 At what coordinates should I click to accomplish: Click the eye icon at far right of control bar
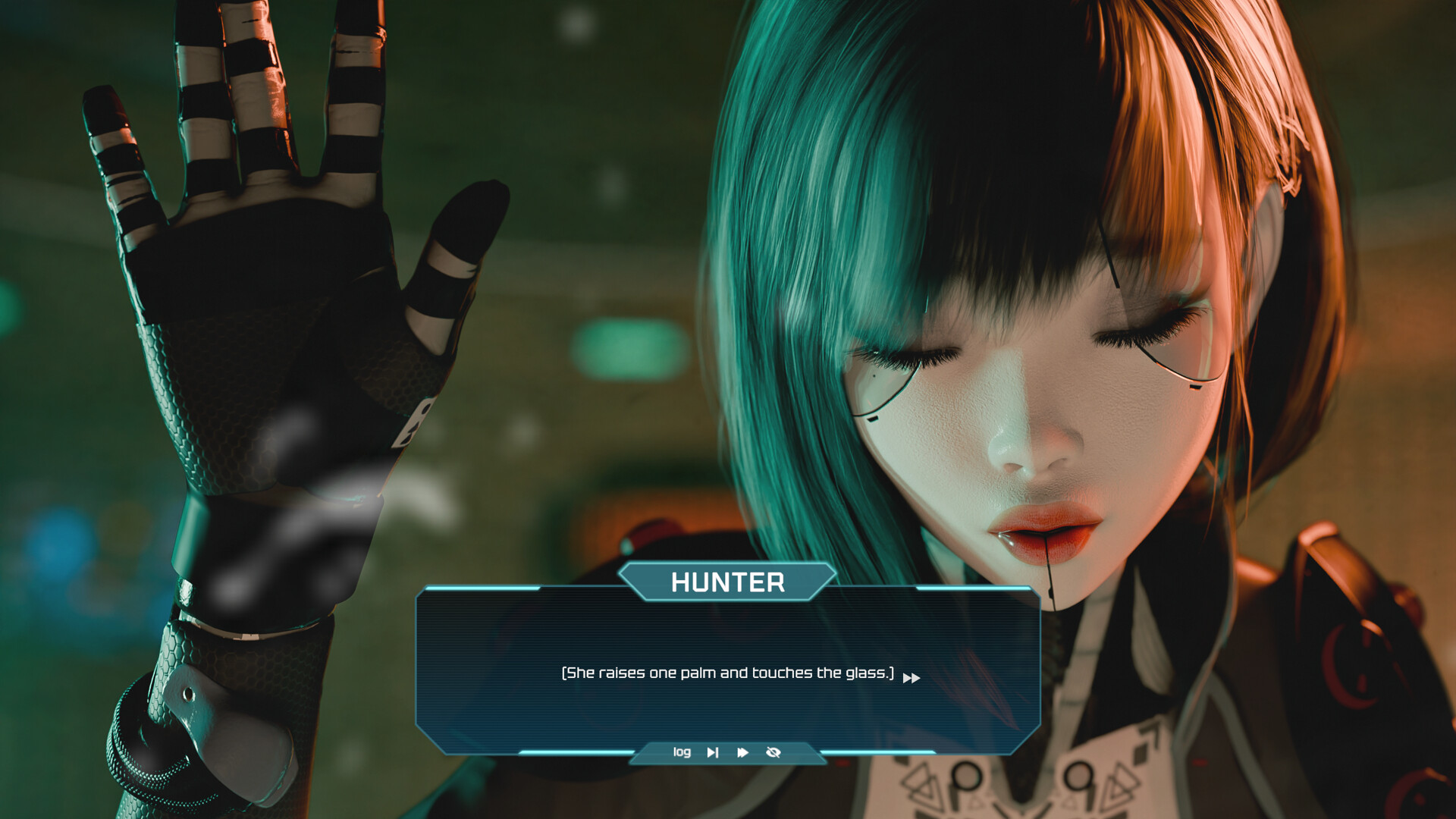click(773, 752)
